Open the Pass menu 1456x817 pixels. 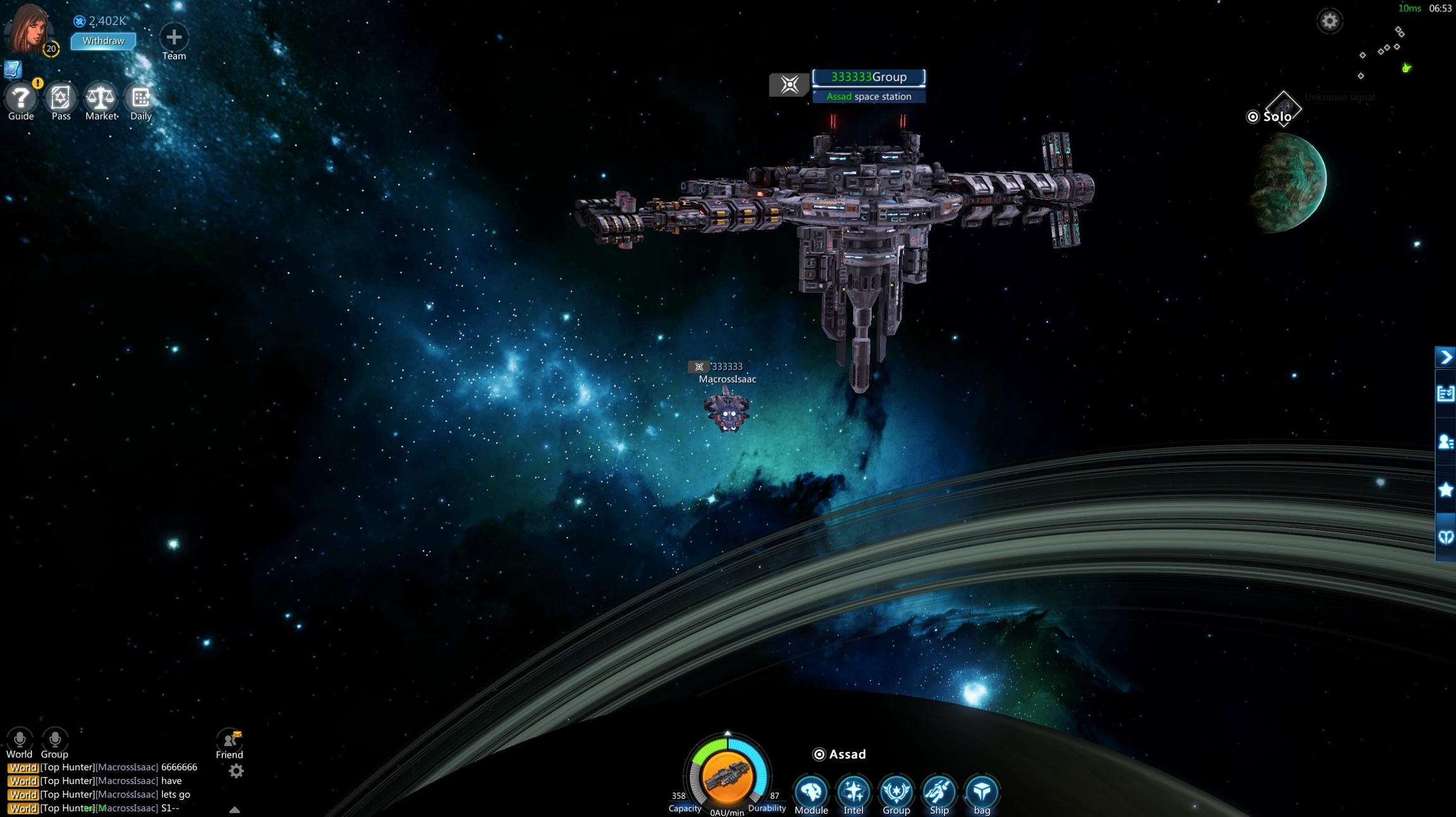coord(61,98)
